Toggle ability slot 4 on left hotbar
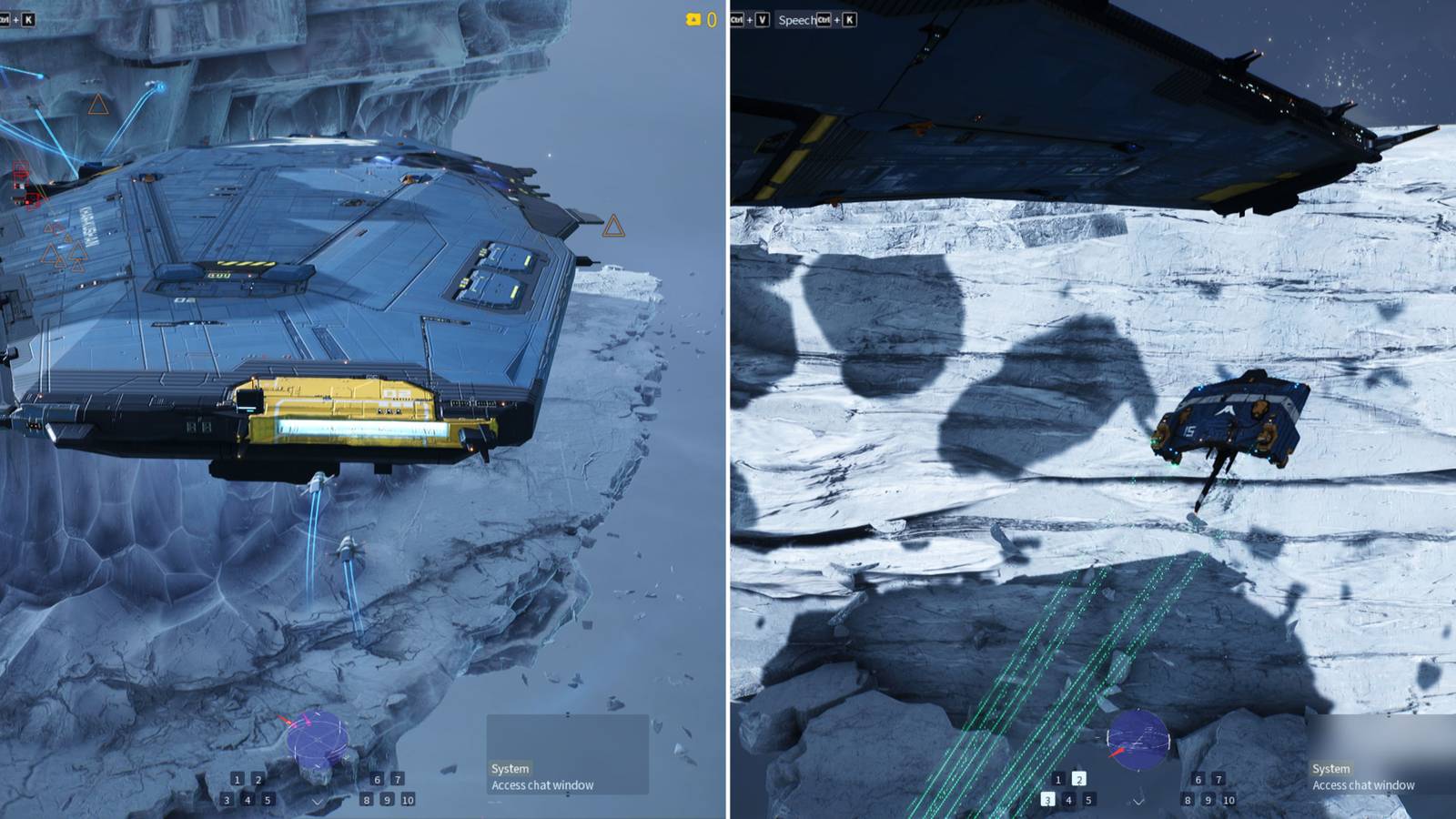This screenshot has width=1456, height=819. [248, 801]
